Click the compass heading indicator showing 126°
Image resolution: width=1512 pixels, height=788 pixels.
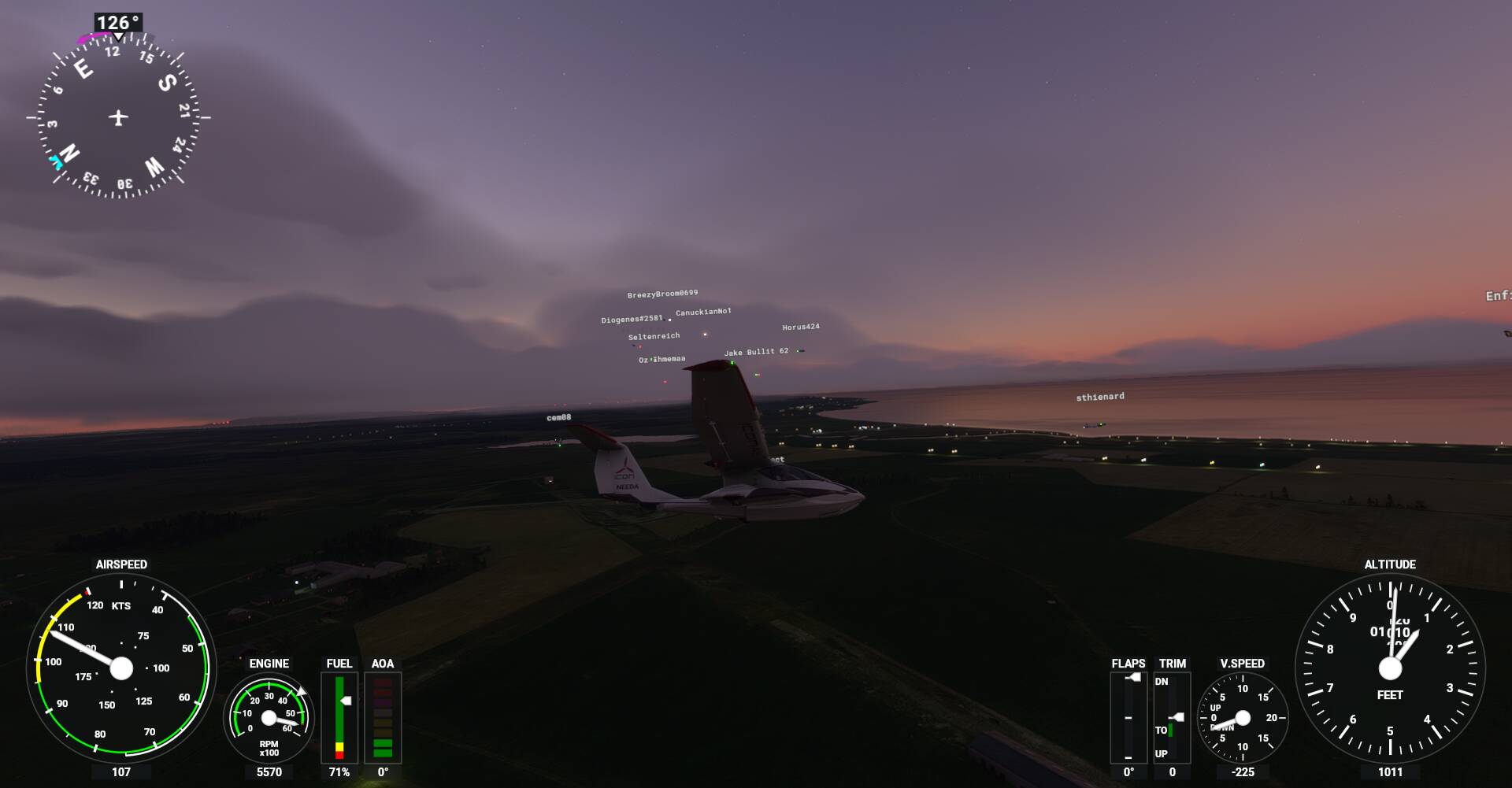click(115, 23)
